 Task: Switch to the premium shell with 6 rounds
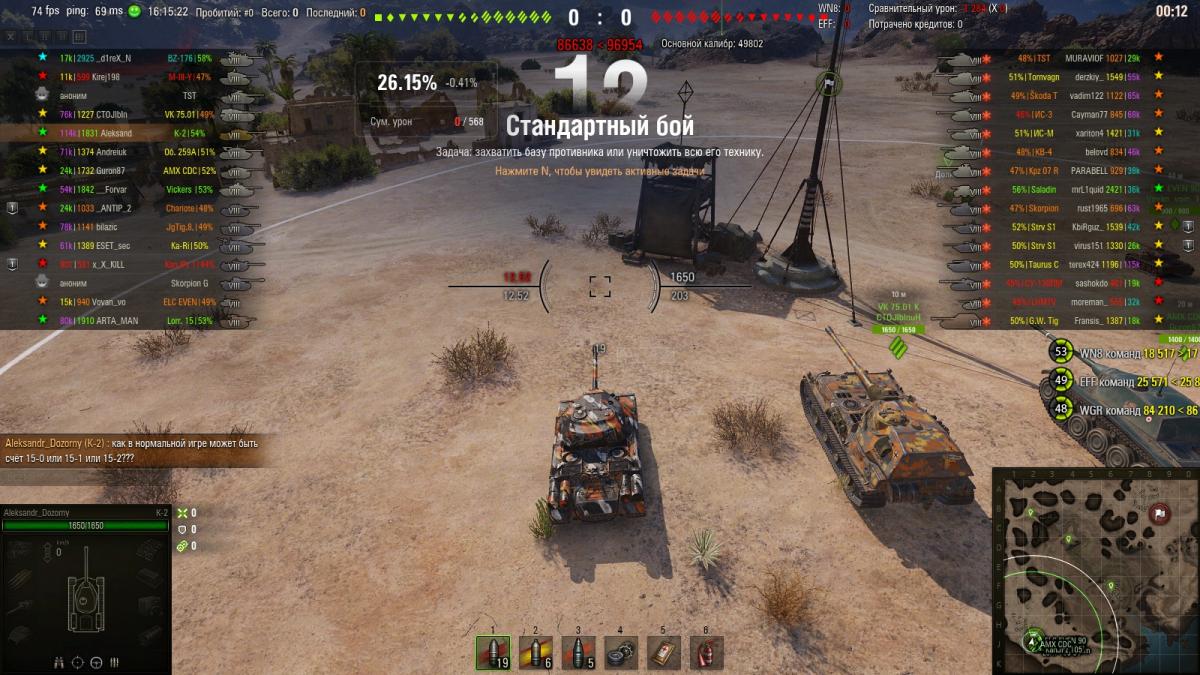click(x=535, y=653)
